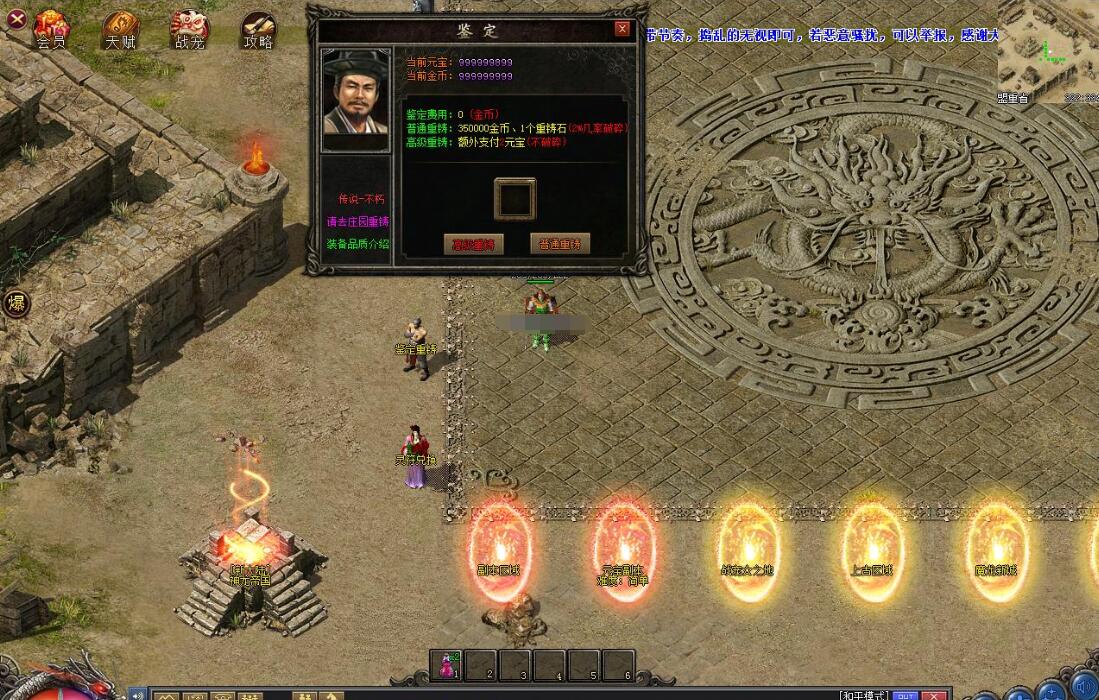The height and width of the screenshot is (700, 1099).
Task: Use the potion in hotbar slot 1
Action: (445, 665)
